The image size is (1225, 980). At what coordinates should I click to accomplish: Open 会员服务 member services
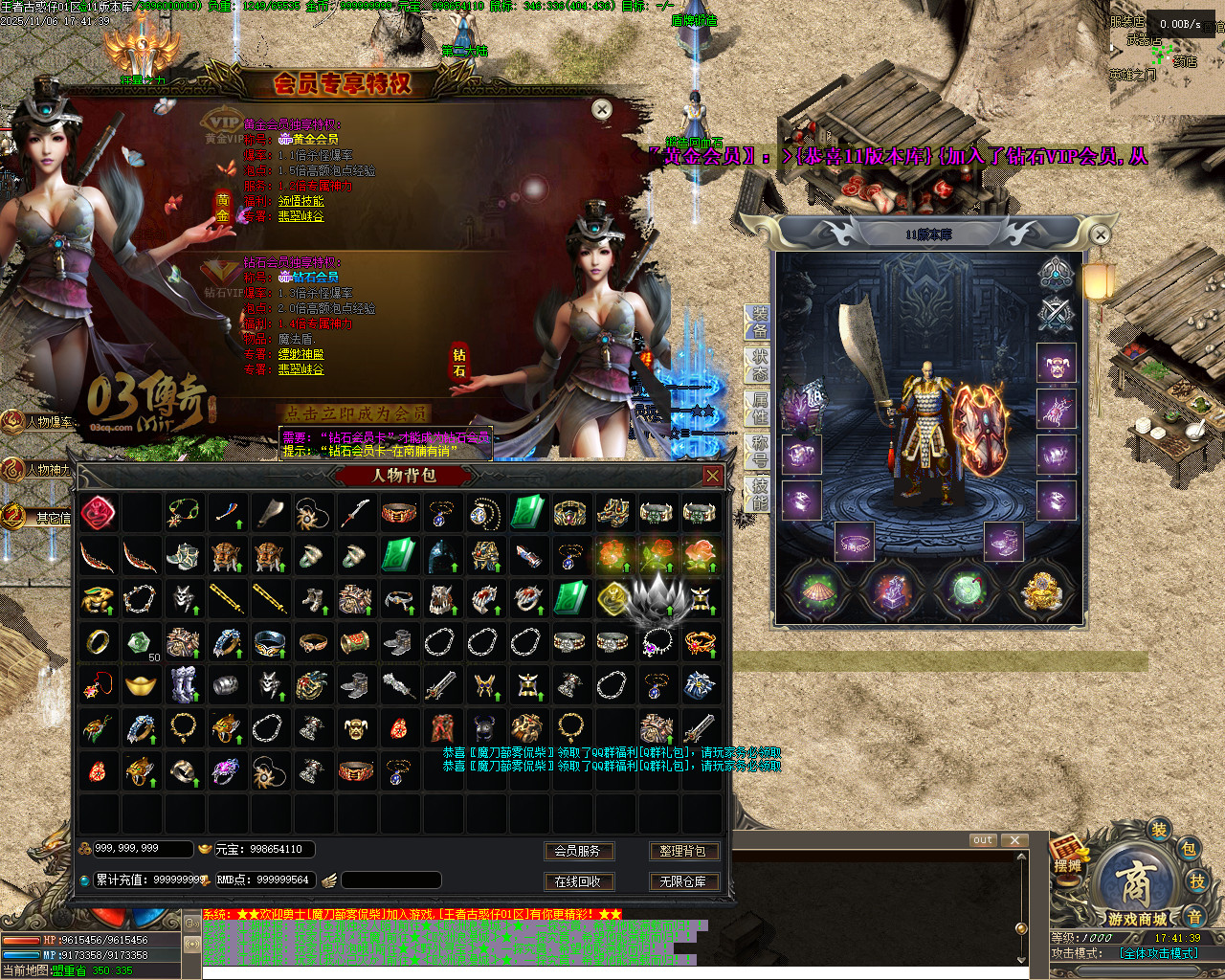coord(578,851)
